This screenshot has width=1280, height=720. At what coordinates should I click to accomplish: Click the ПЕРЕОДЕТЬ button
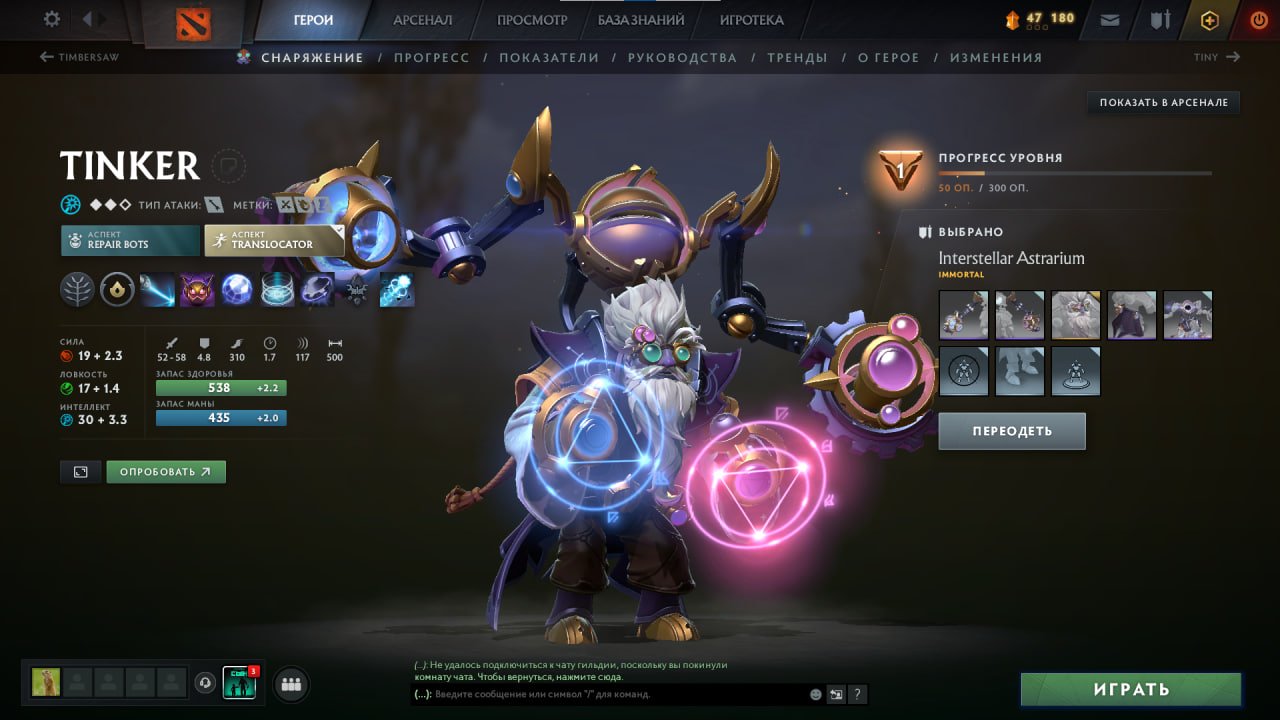tap(1011, 431)
